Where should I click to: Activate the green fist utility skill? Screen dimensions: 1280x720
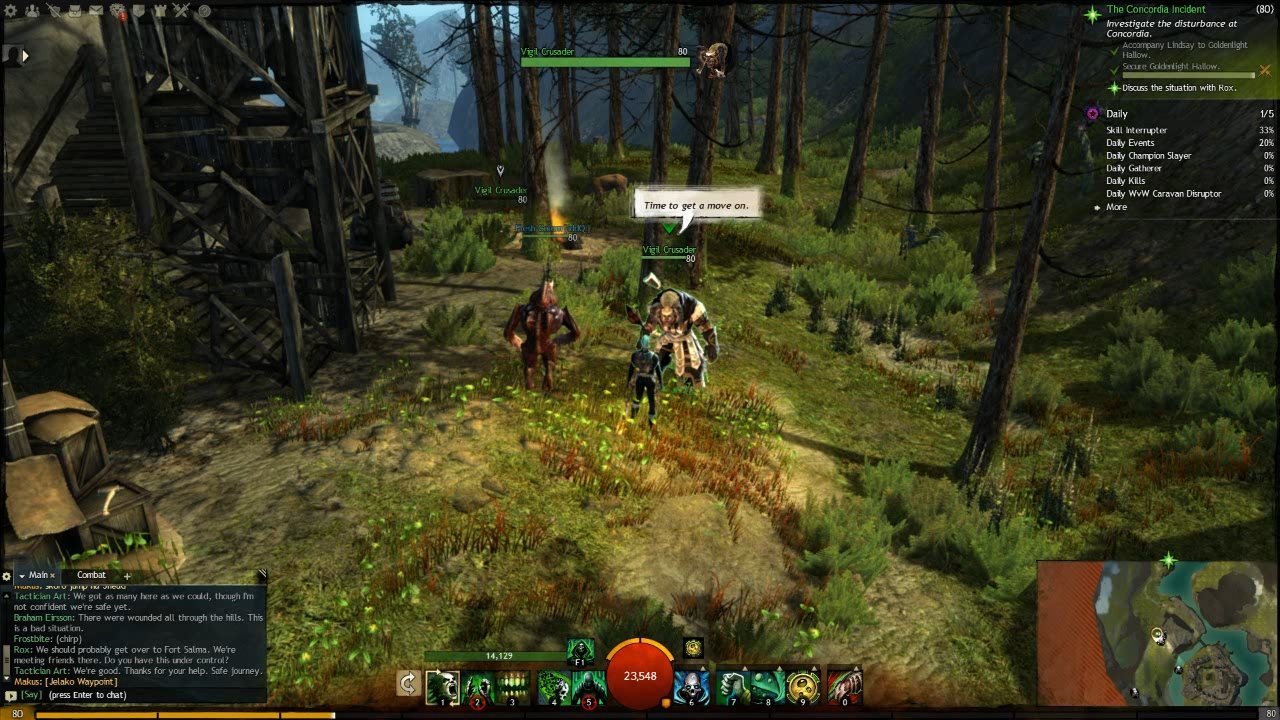[x=733, y=686]
